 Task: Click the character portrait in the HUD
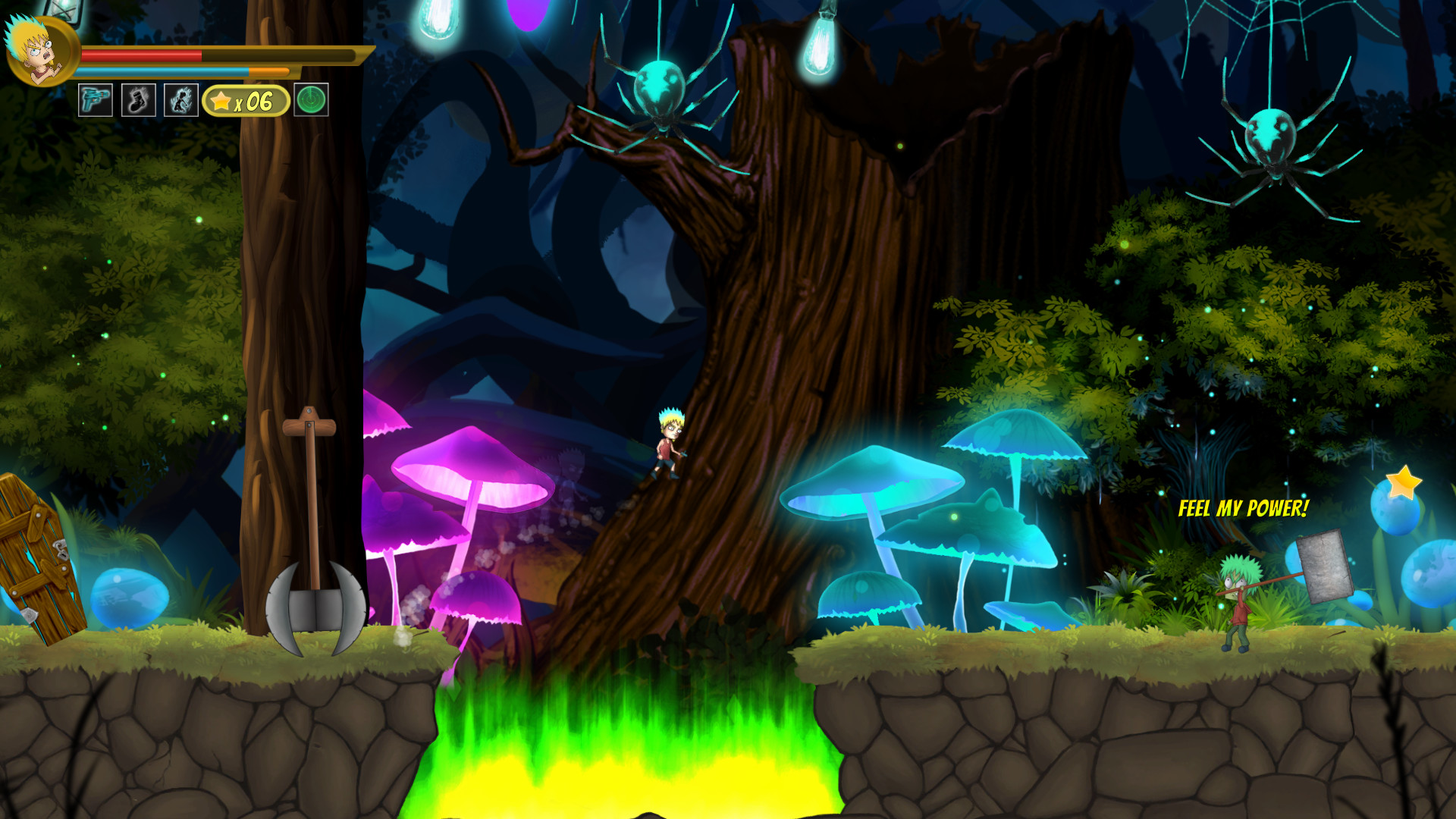pos(39,52)
